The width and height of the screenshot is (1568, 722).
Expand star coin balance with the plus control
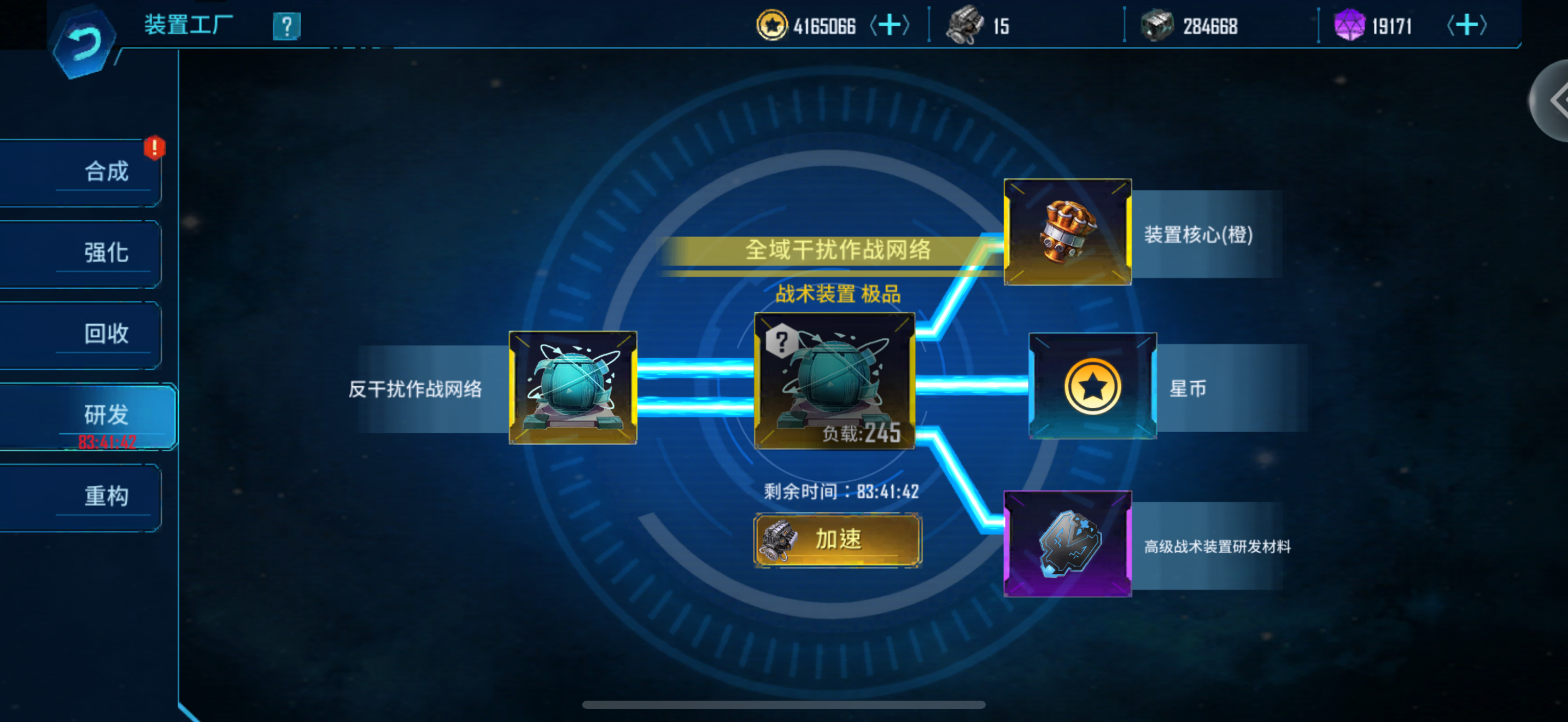coord(892,26)
